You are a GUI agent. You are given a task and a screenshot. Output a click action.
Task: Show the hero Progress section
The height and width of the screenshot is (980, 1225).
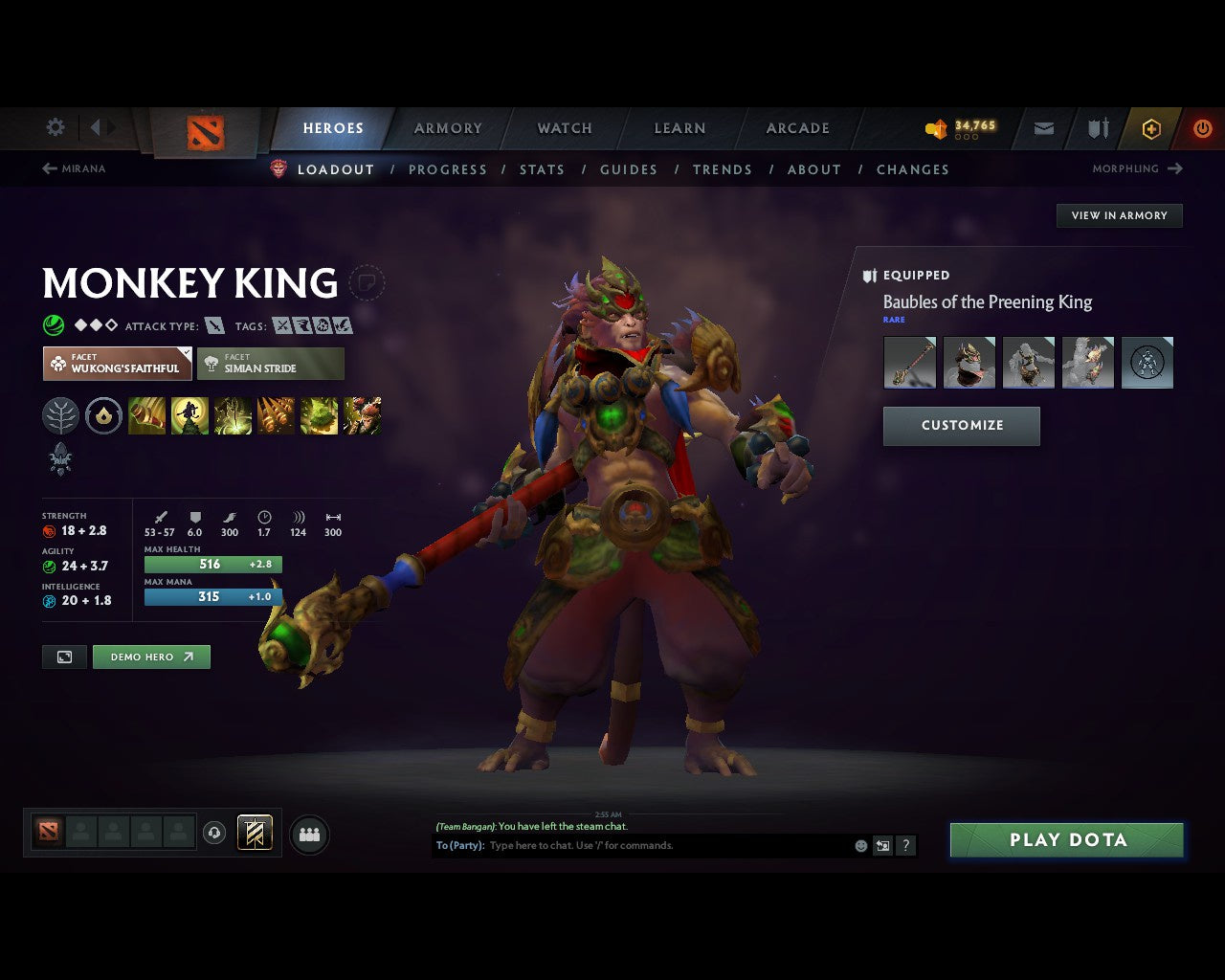(x=447, y=169)
